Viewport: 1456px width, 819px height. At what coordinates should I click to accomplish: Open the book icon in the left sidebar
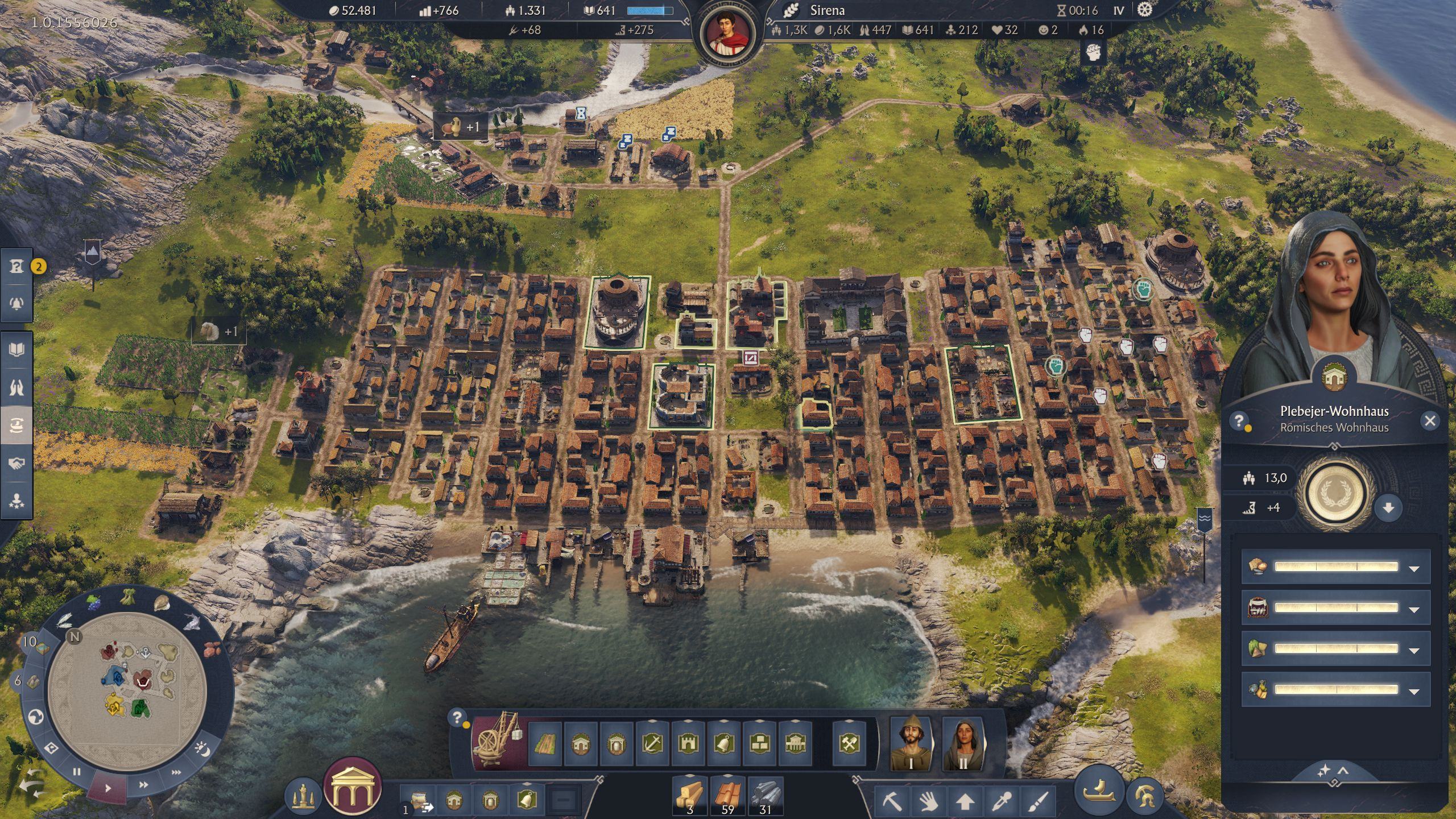pyautogui.click(x=16, y=349)
